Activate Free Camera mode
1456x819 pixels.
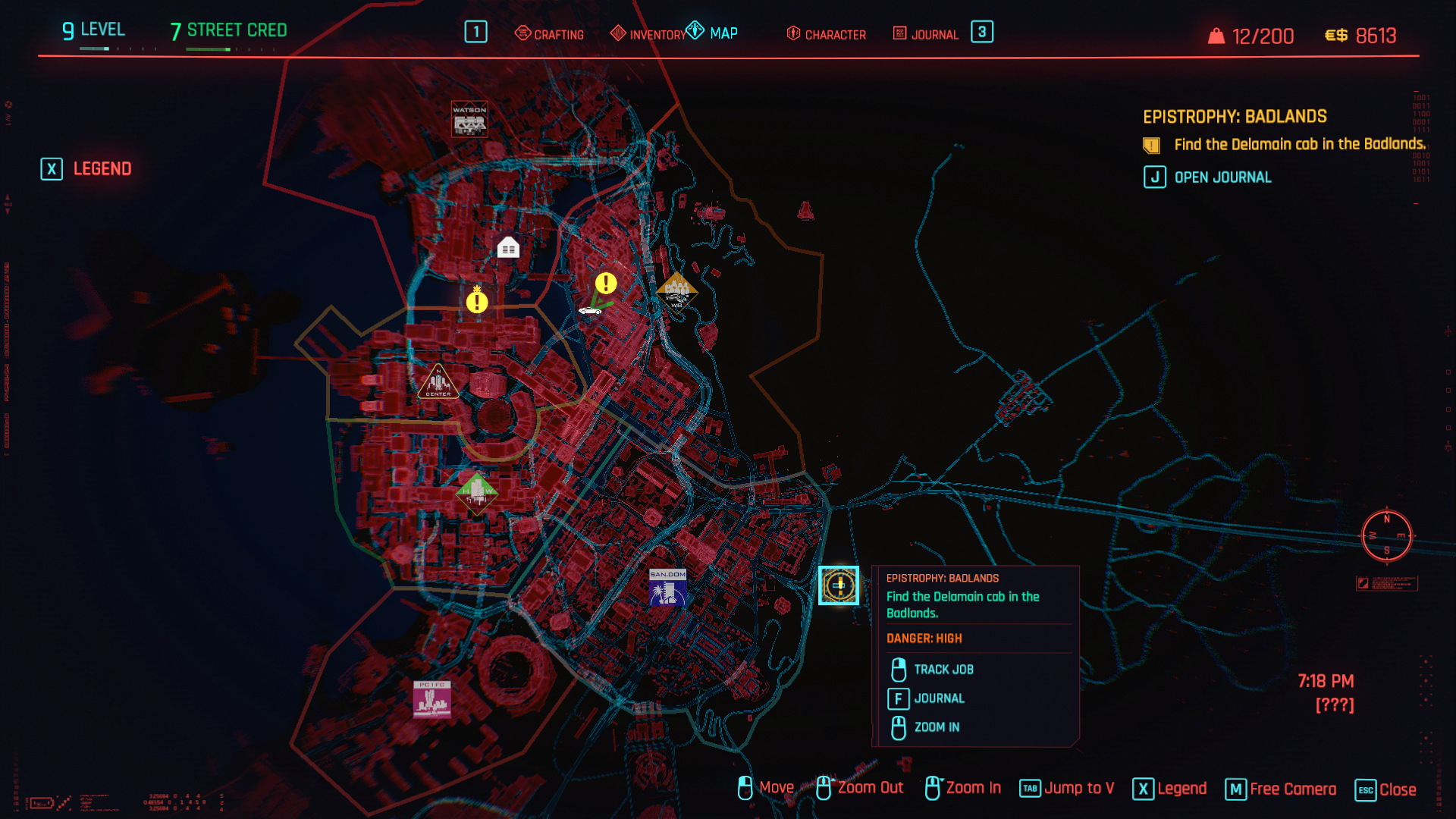point(1281,789)
